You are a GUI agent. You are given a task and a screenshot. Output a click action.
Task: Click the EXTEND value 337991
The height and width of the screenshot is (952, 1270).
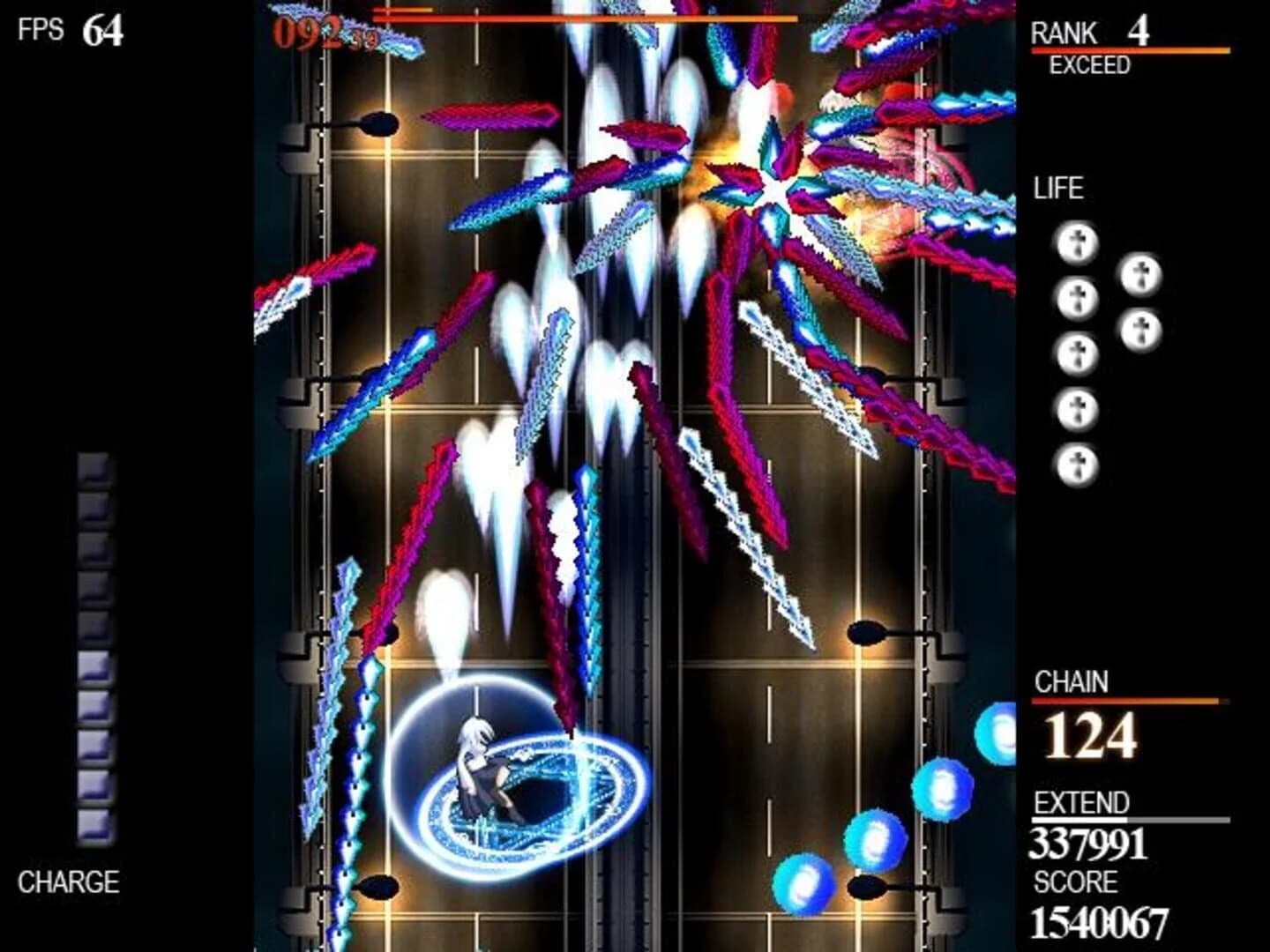coord(1089,844)
